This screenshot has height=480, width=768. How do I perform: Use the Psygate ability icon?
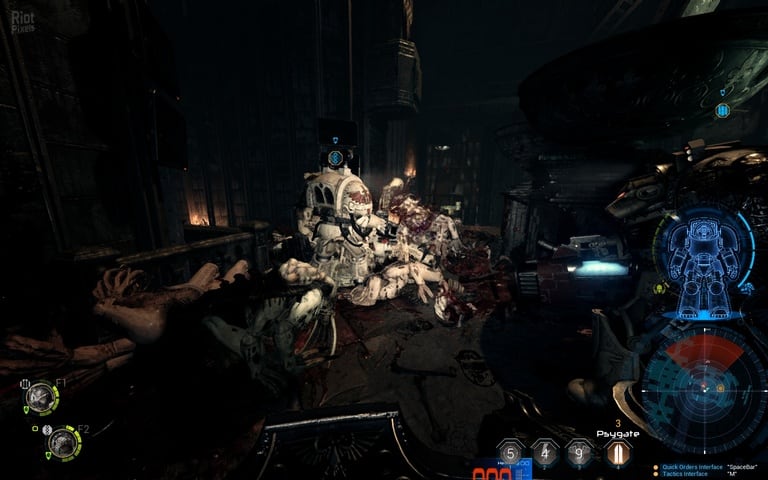(617, 453)
